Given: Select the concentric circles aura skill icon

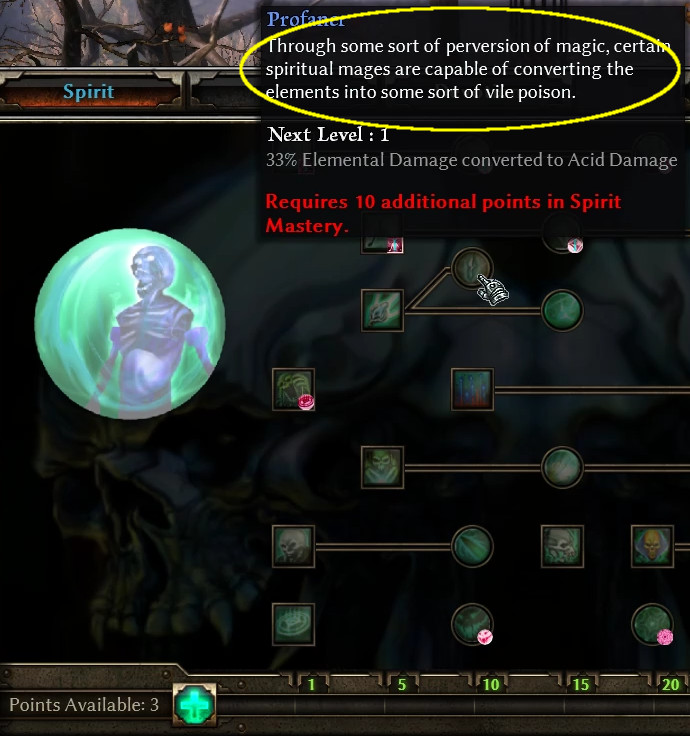Looking at the screenshot, I should 293,624.
